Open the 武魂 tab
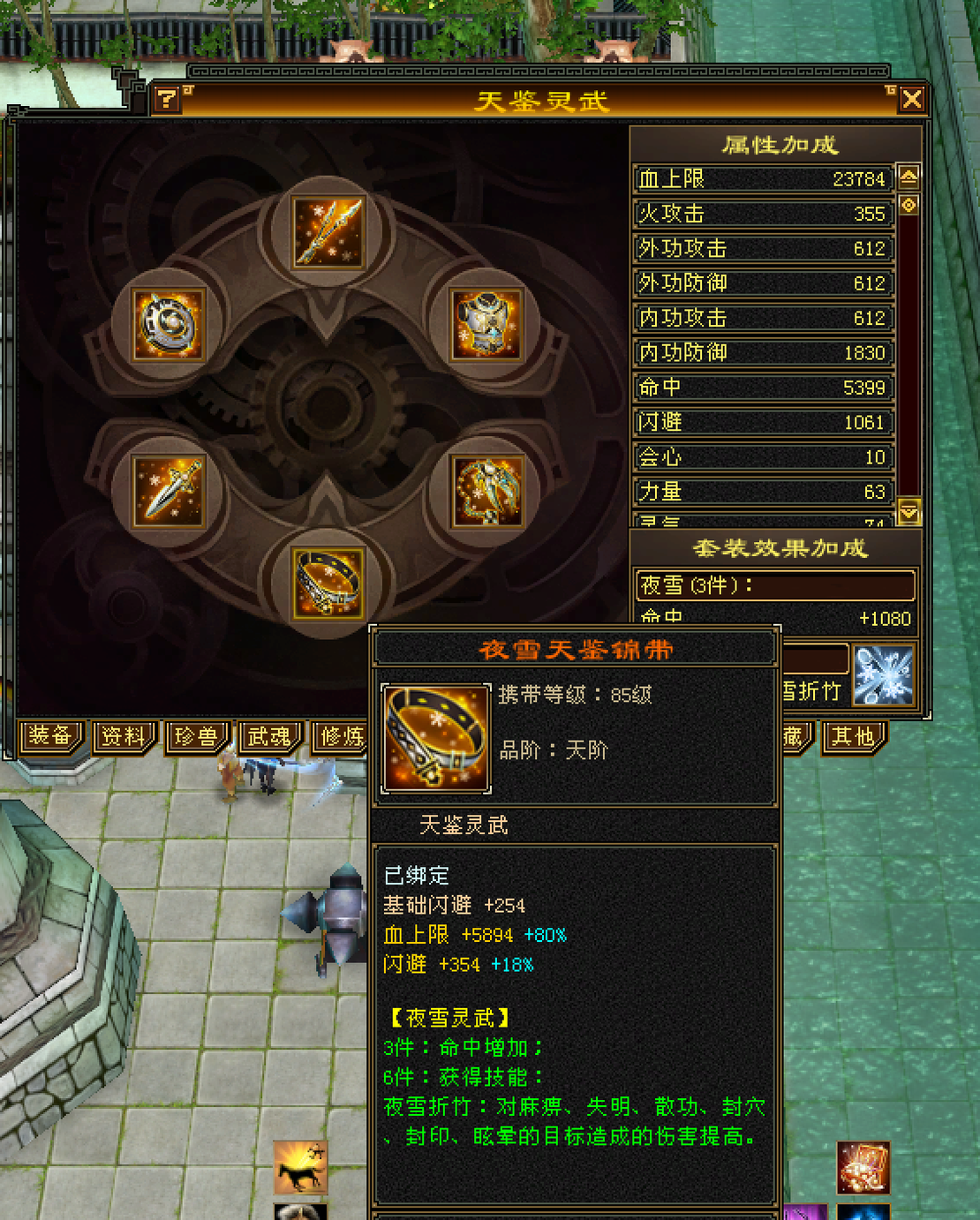 coord(269,736)
